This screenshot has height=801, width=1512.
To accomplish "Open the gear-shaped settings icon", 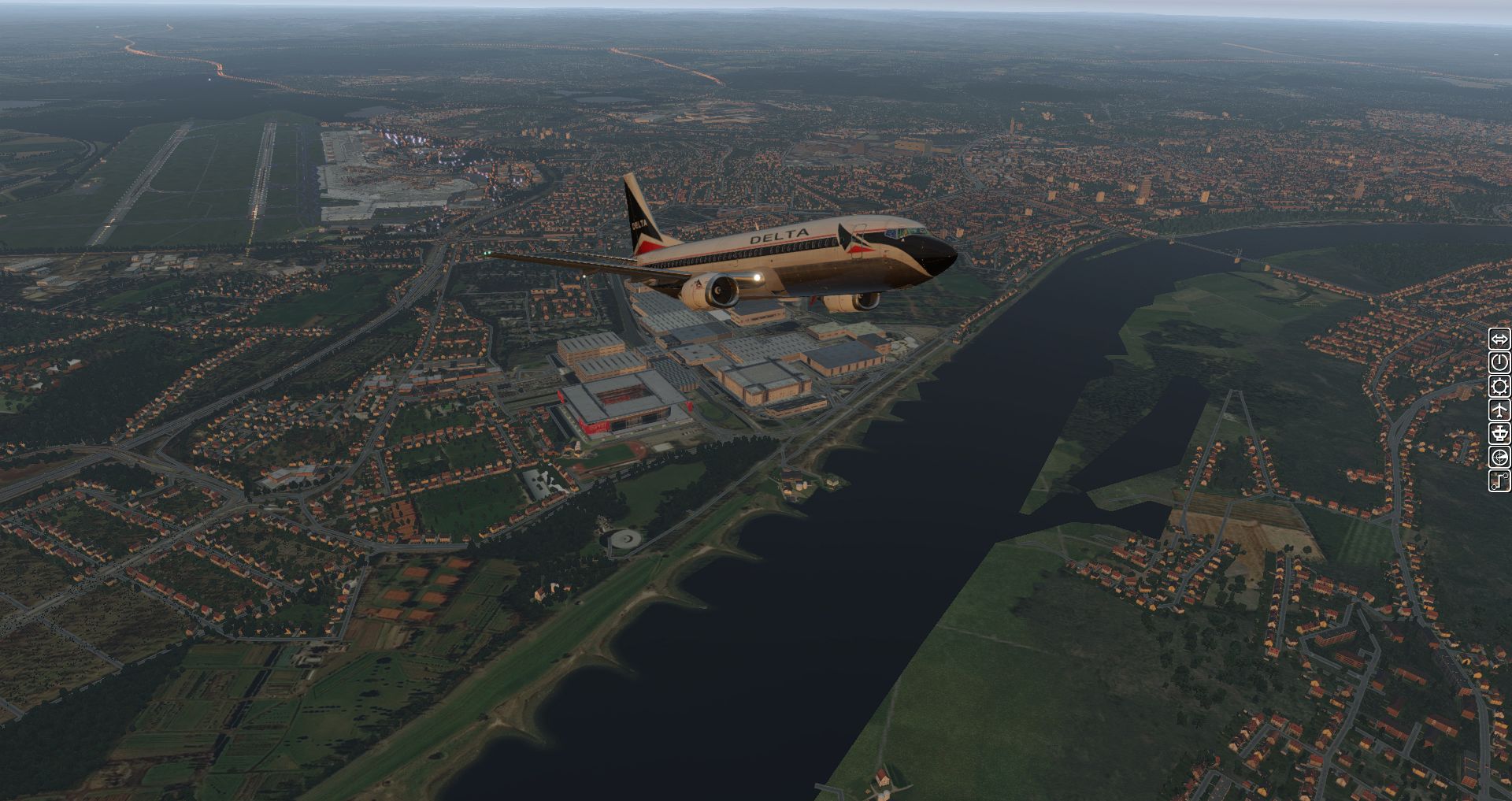I will click(1499, 387).
